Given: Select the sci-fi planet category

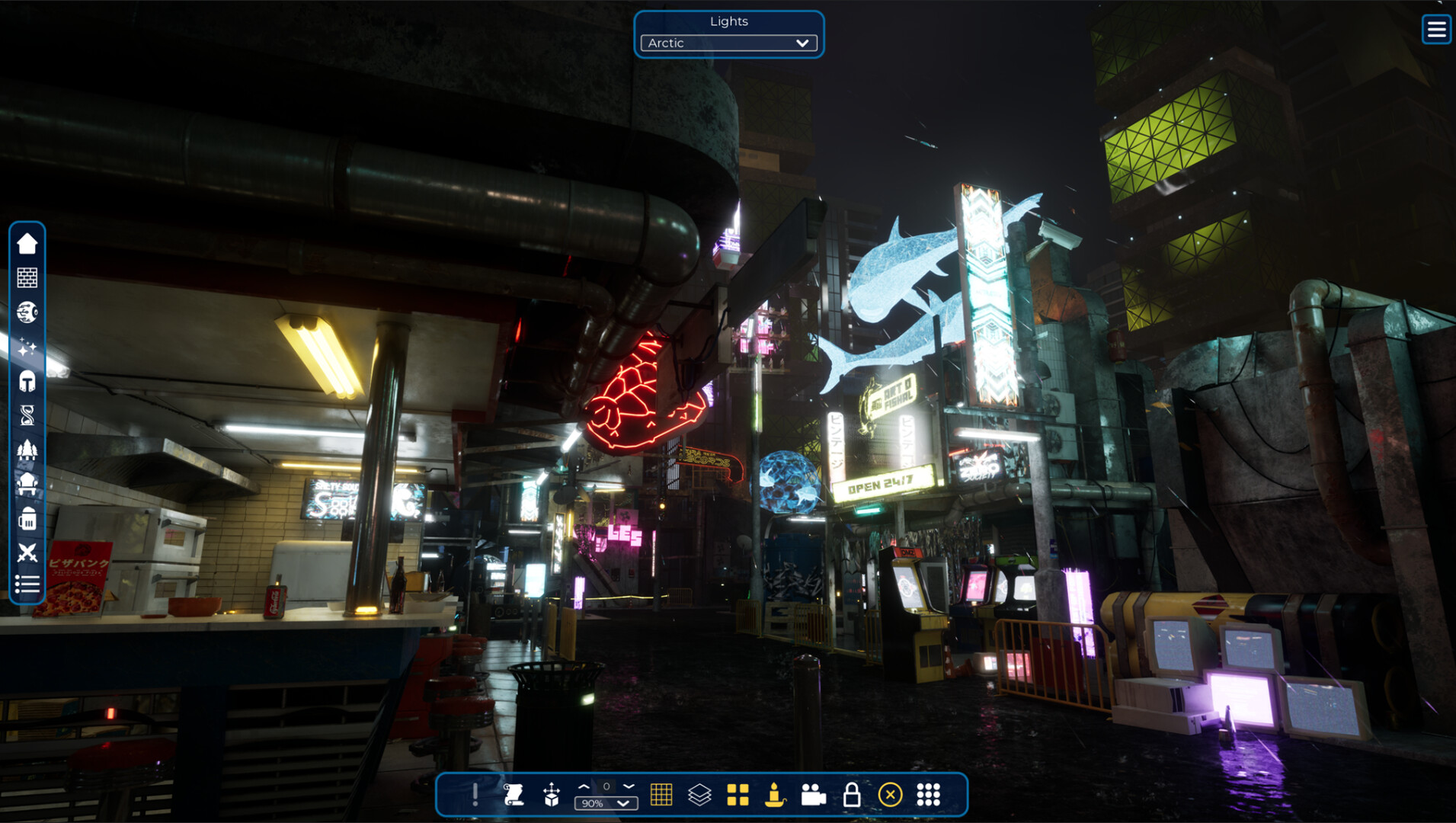Looking at the screenshot, I should (x=27, y=312).
